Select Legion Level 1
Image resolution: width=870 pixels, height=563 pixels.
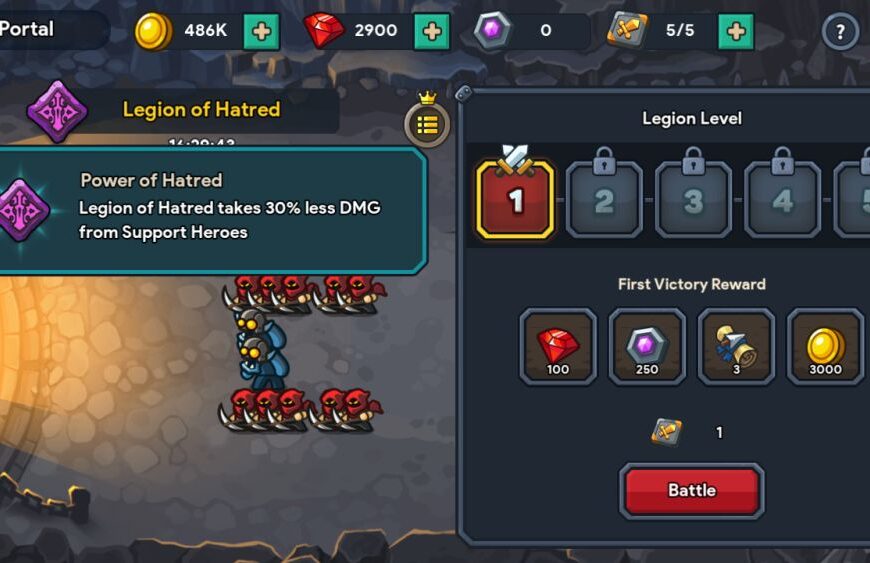click(x=515, y=200)
